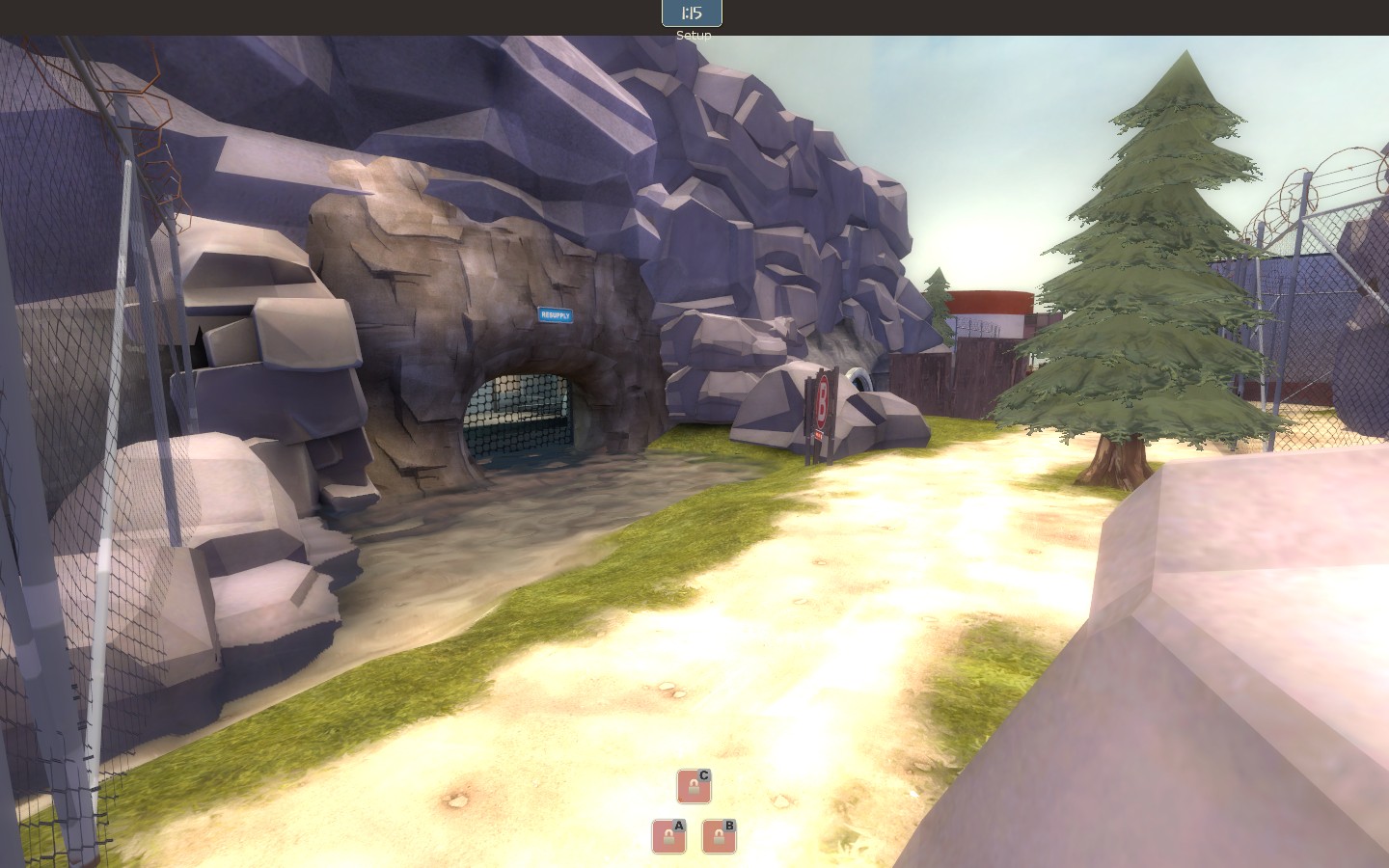
Task: Click the blue RESUPPLY sign above the cave
Action: tap(556, 314)
